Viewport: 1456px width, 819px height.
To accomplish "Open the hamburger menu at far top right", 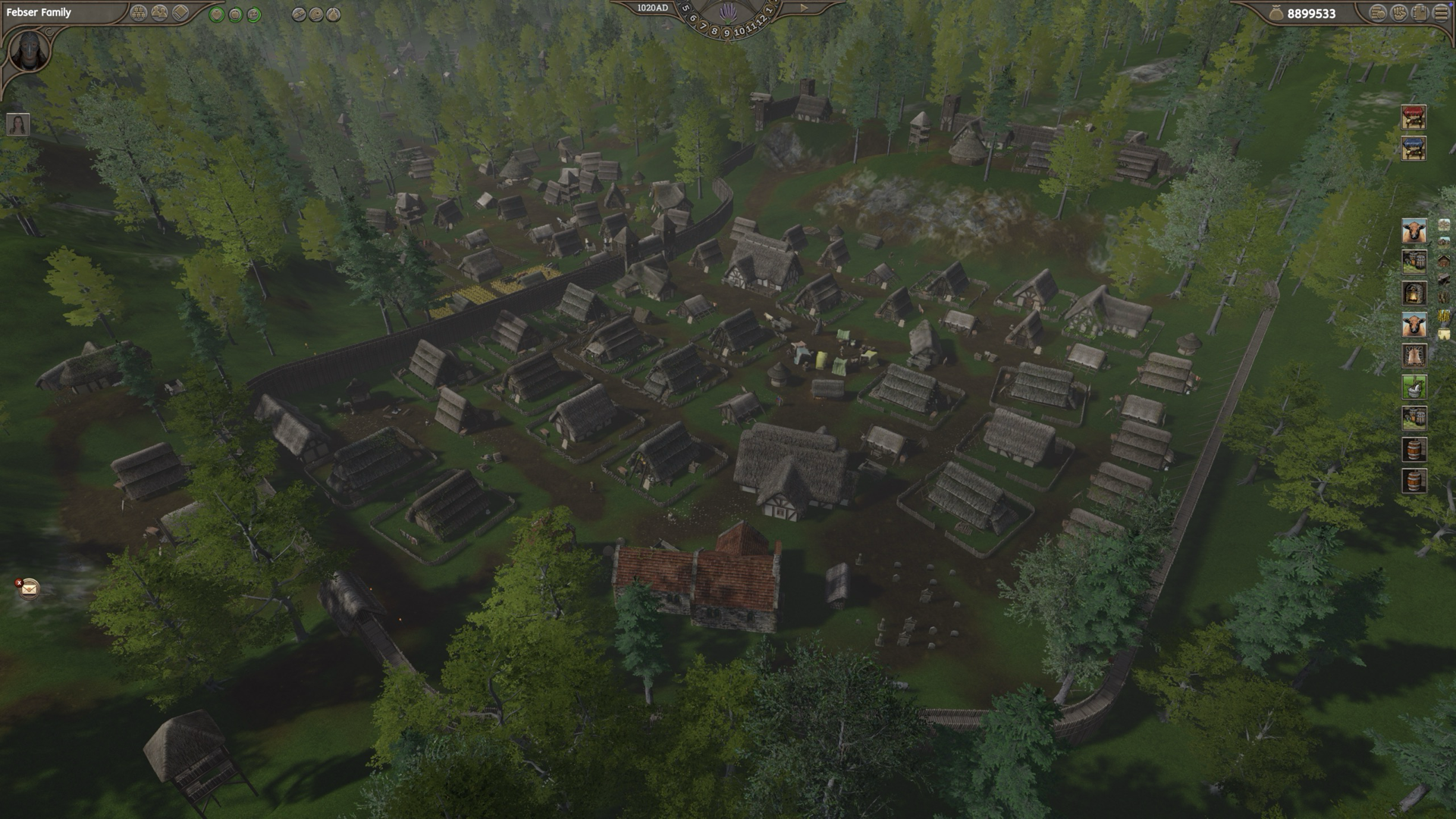I will point(1439,14).
